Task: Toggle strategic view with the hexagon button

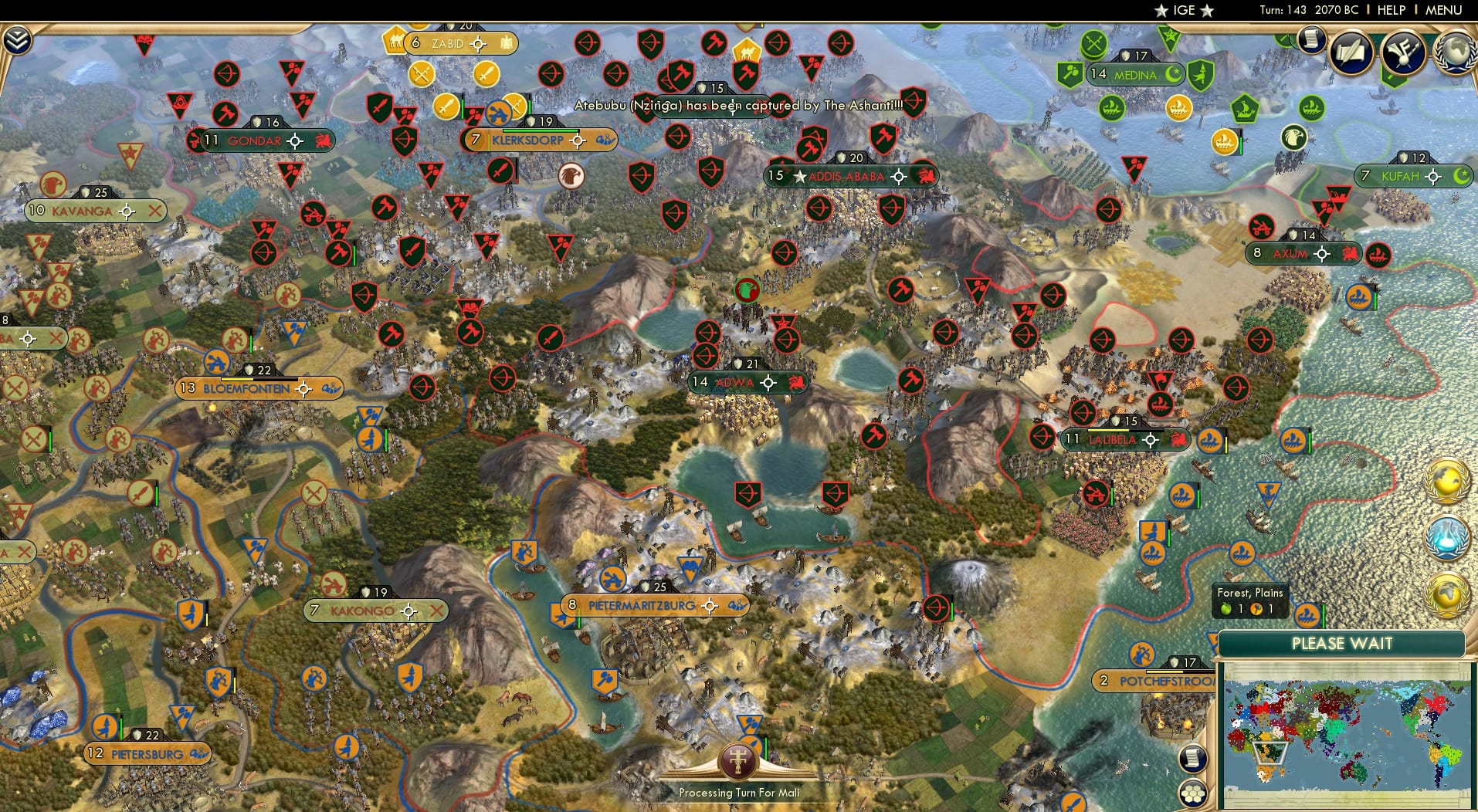Action: (x=1193, y=793)
